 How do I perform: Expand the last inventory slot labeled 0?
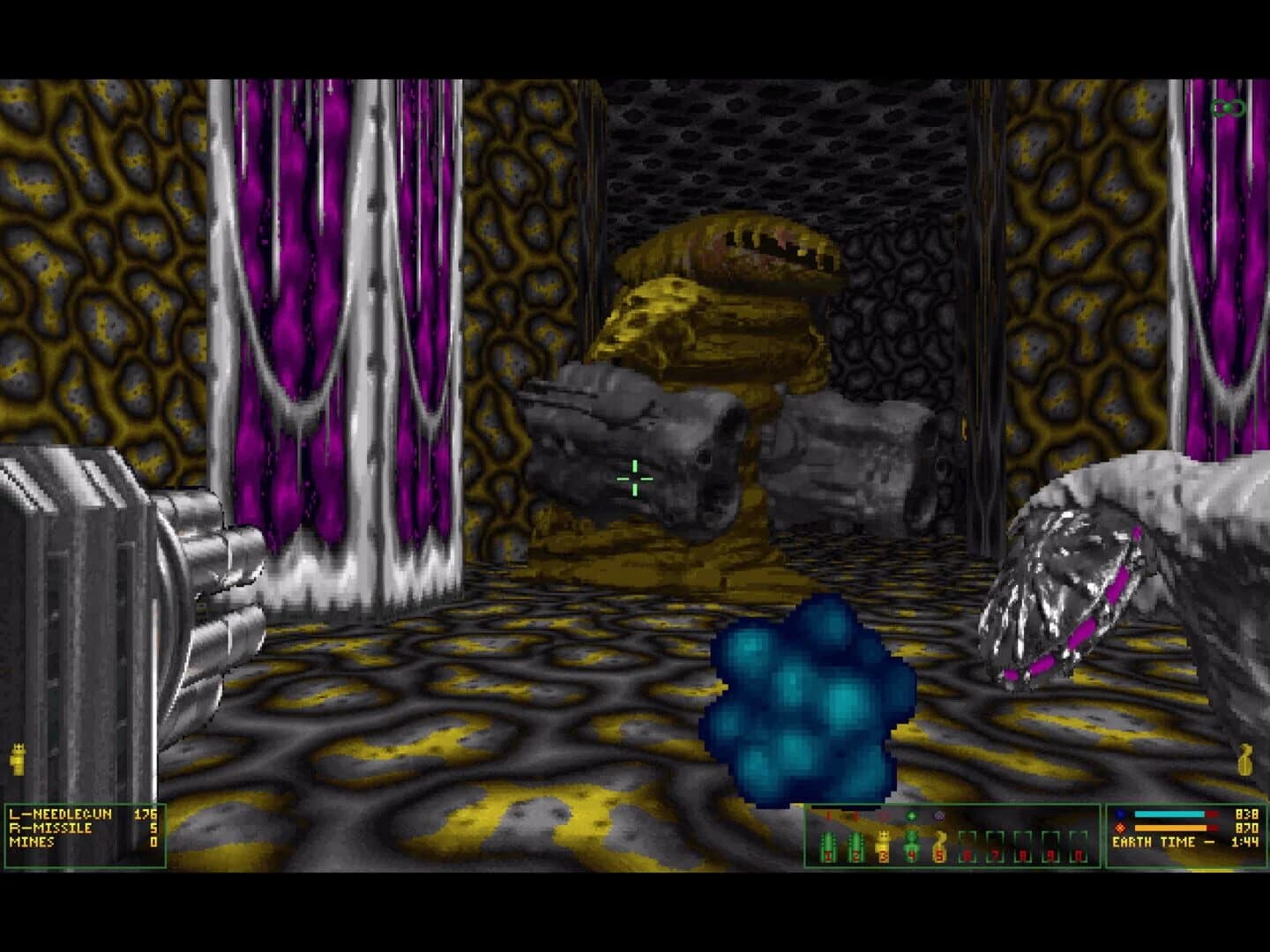pos(1079,846)
